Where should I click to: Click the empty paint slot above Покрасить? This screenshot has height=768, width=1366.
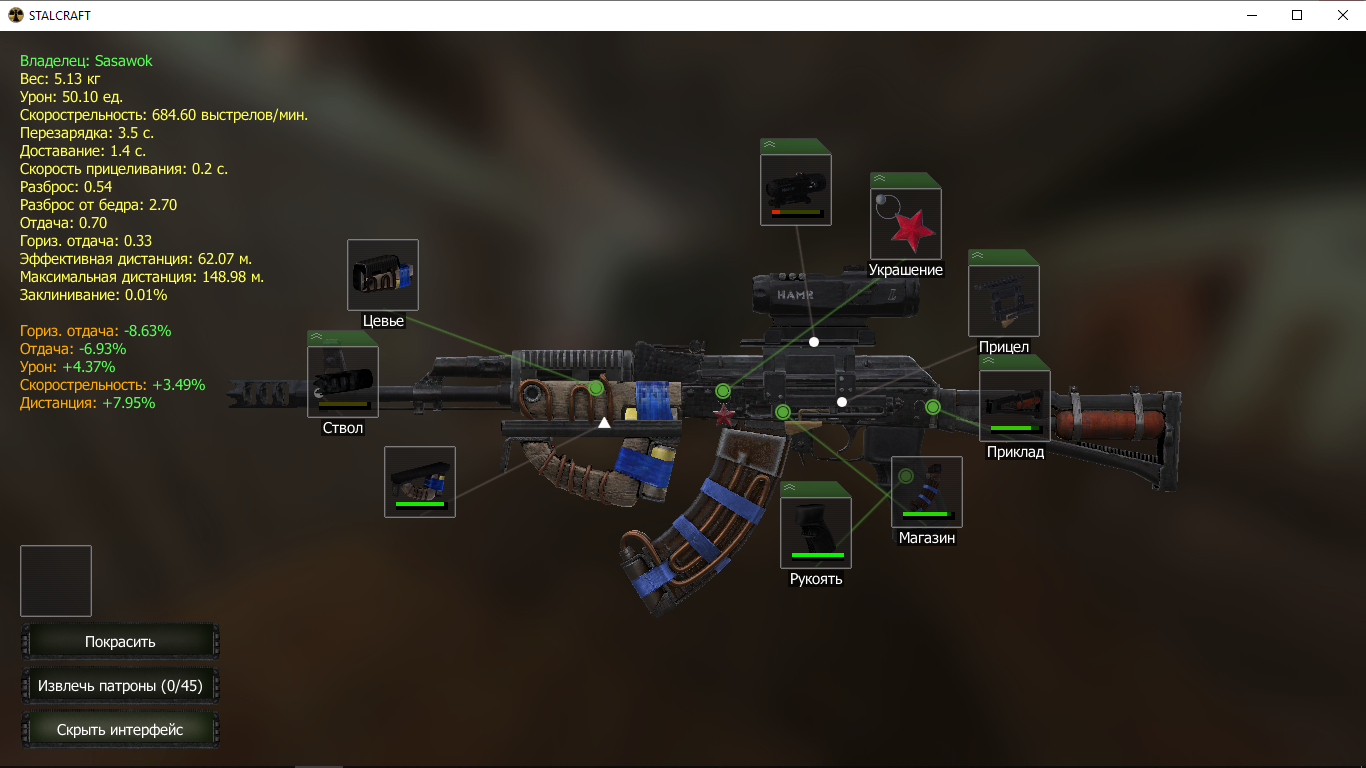56,581
